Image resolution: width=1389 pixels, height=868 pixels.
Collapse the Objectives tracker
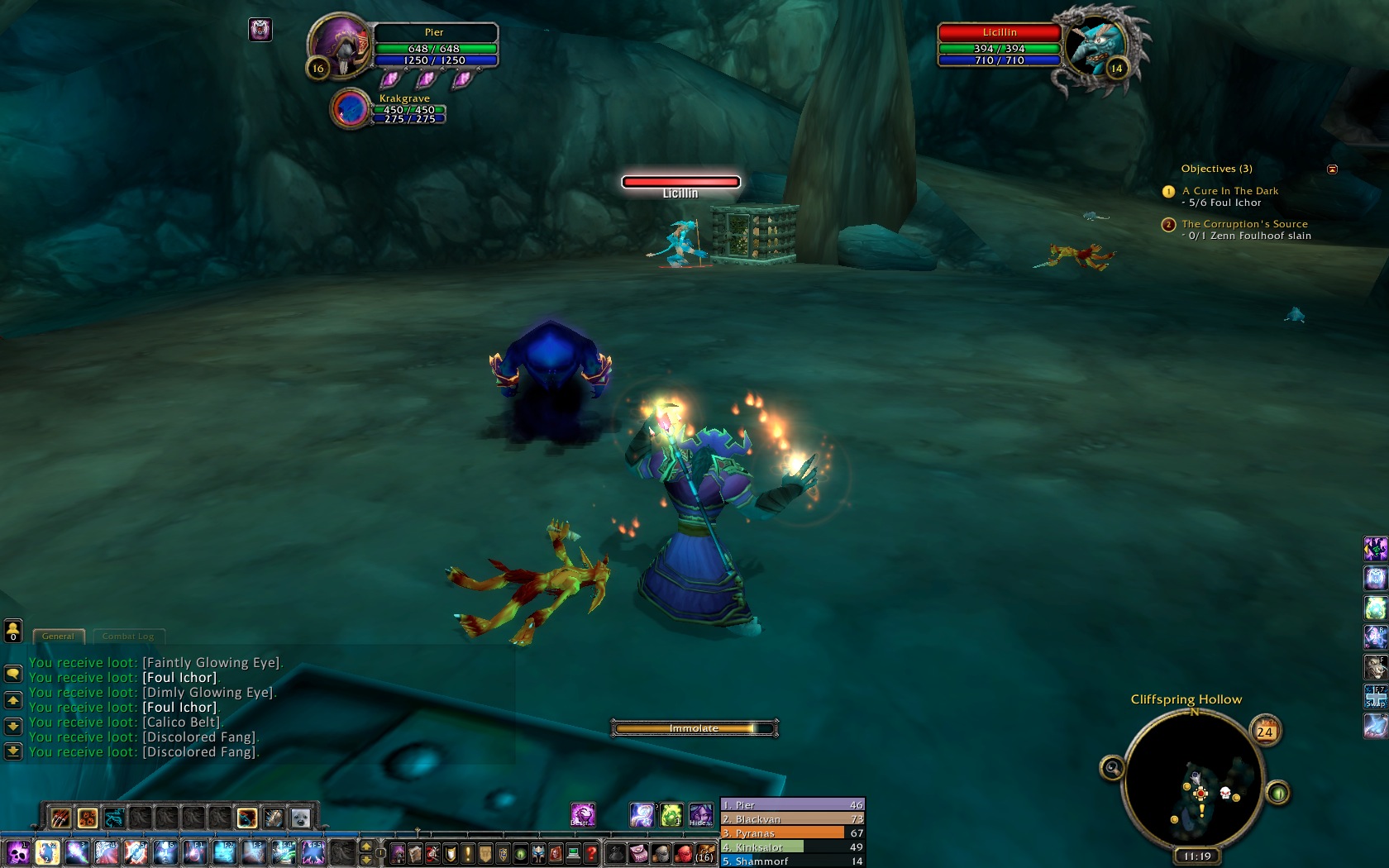pos(1332,169)
